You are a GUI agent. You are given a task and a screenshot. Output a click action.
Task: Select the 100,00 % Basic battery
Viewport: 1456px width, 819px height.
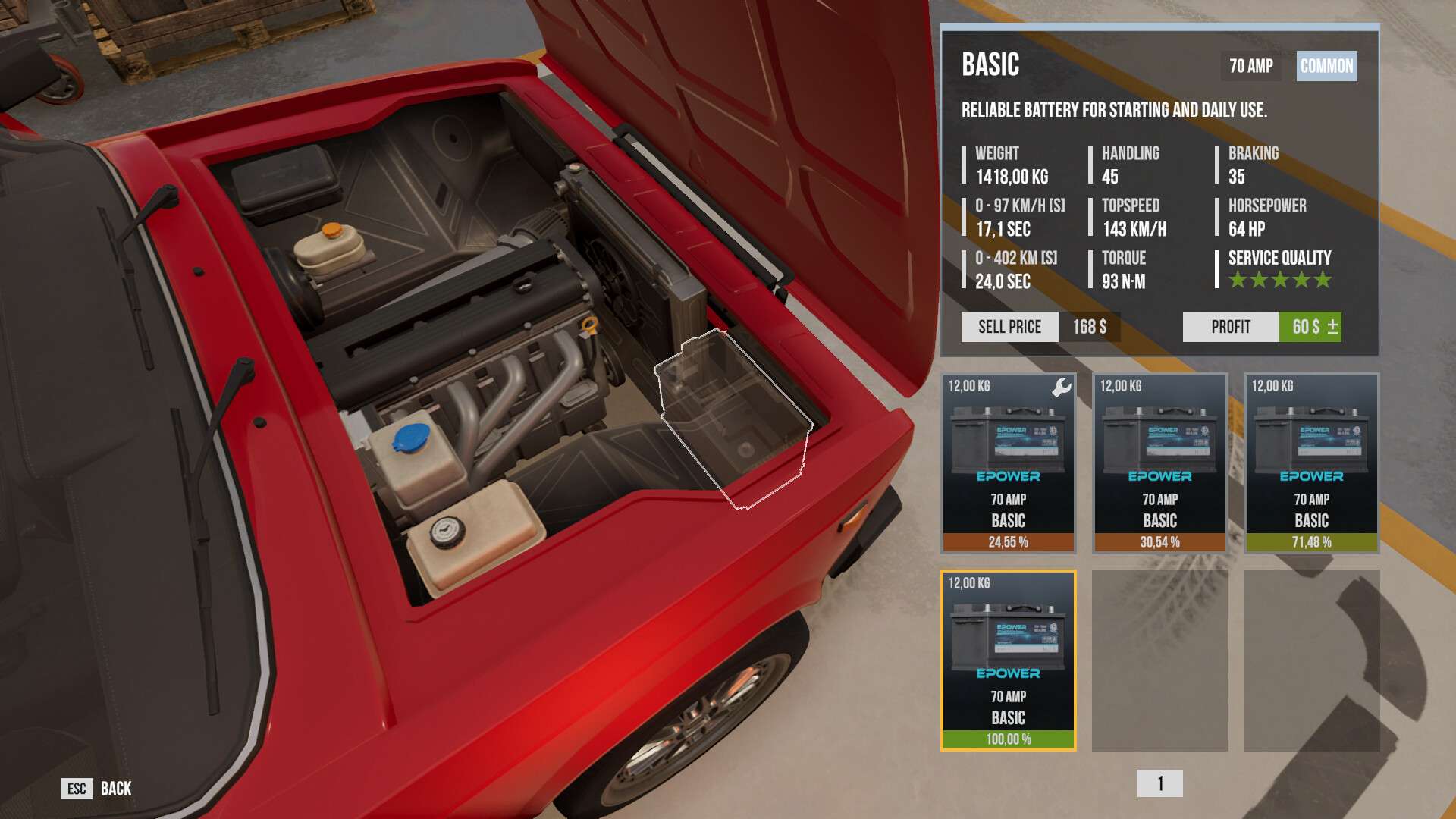1008,661
